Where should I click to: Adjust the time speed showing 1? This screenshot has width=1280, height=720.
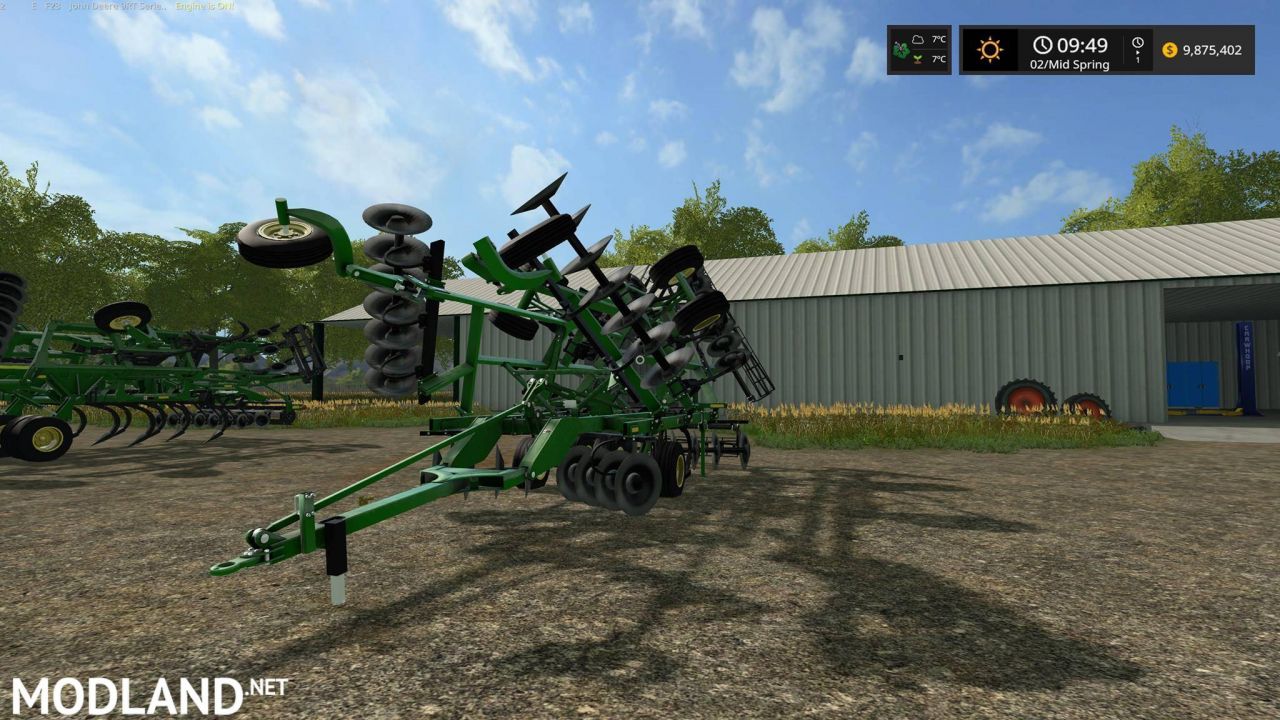coord(1139,60)
